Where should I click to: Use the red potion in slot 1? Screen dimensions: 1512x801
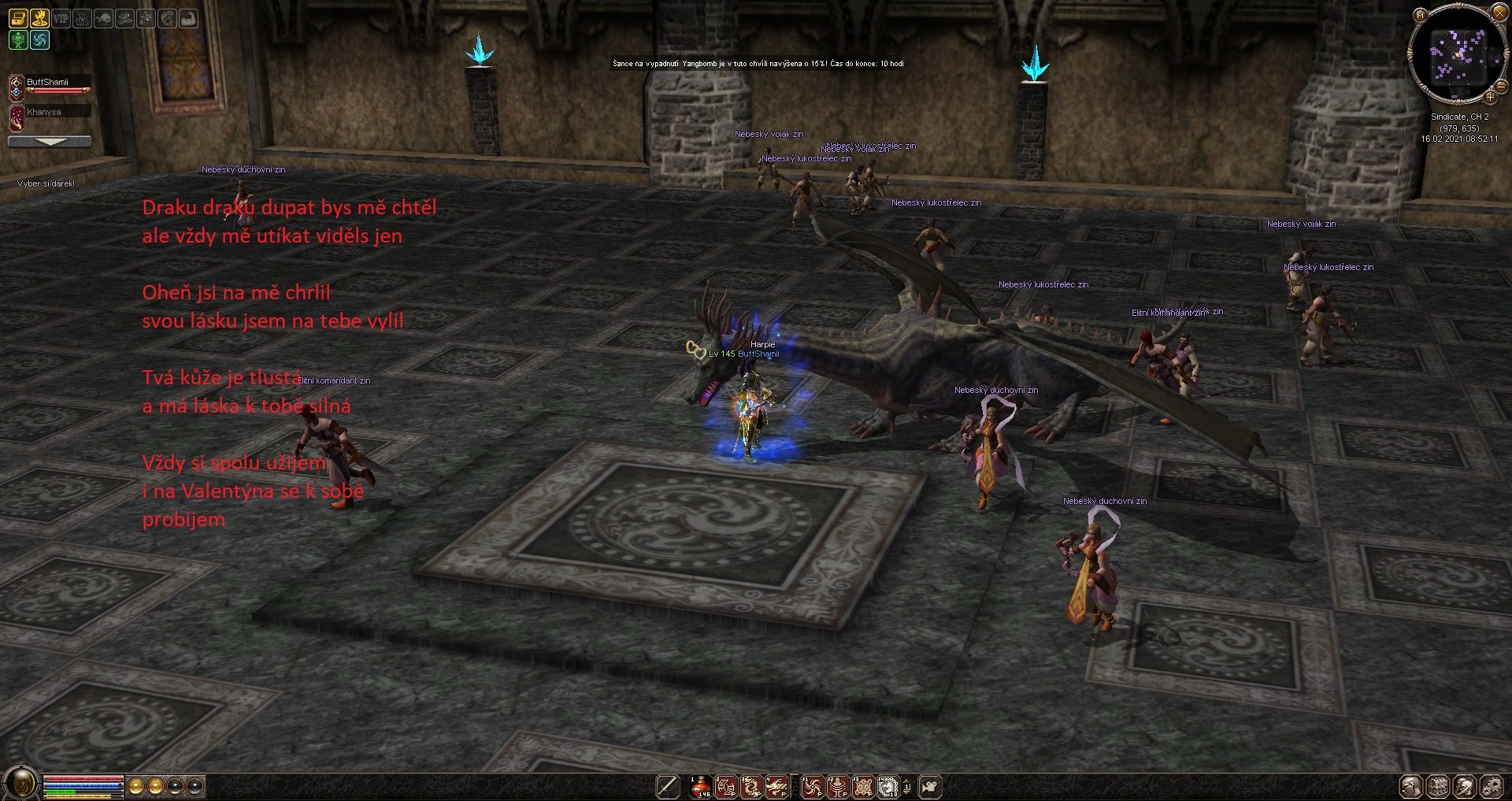[x=700, y=786]
